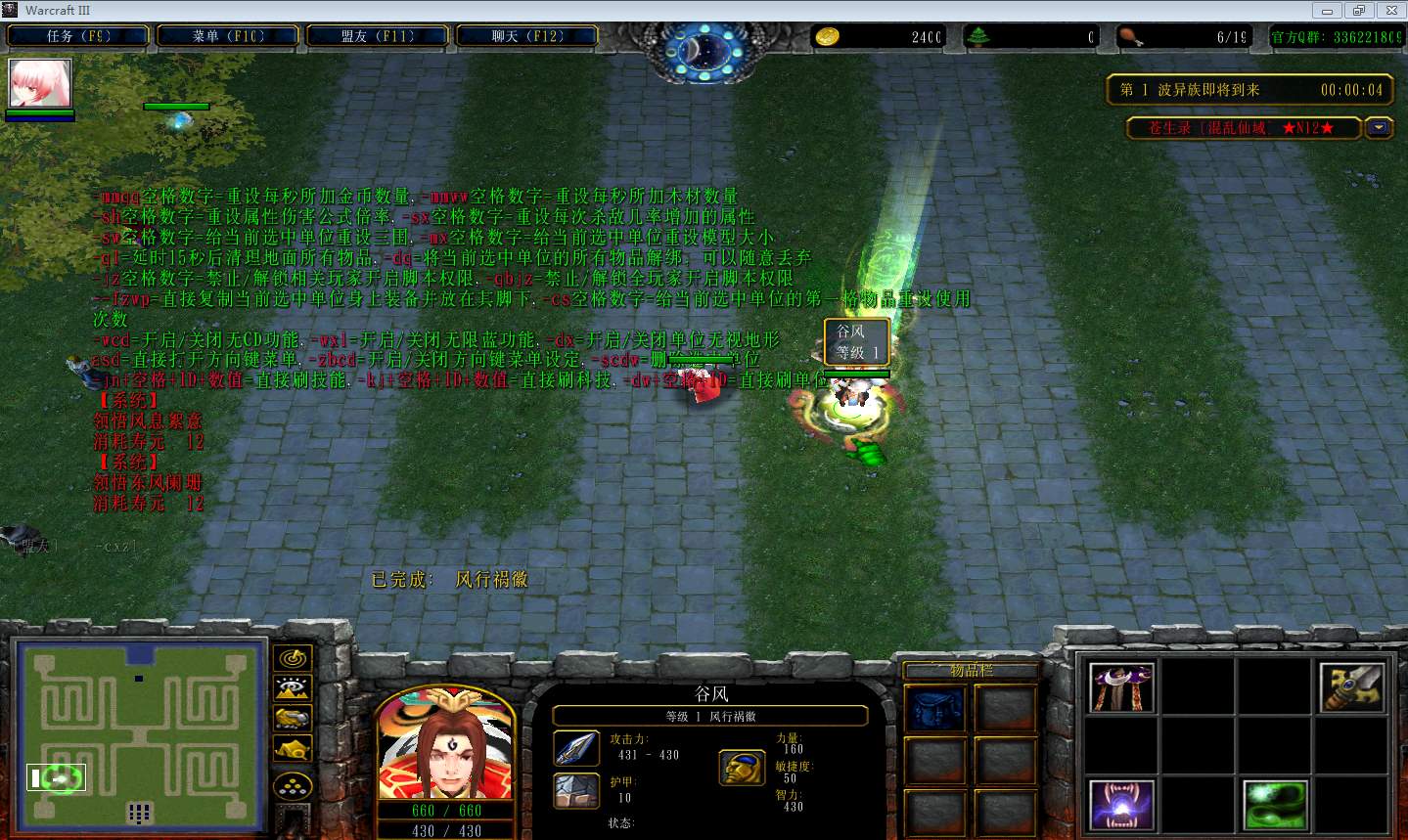Toggle minimap terrain display button
This screenshot has width=1408, height=840.
(x=293, y=688)
